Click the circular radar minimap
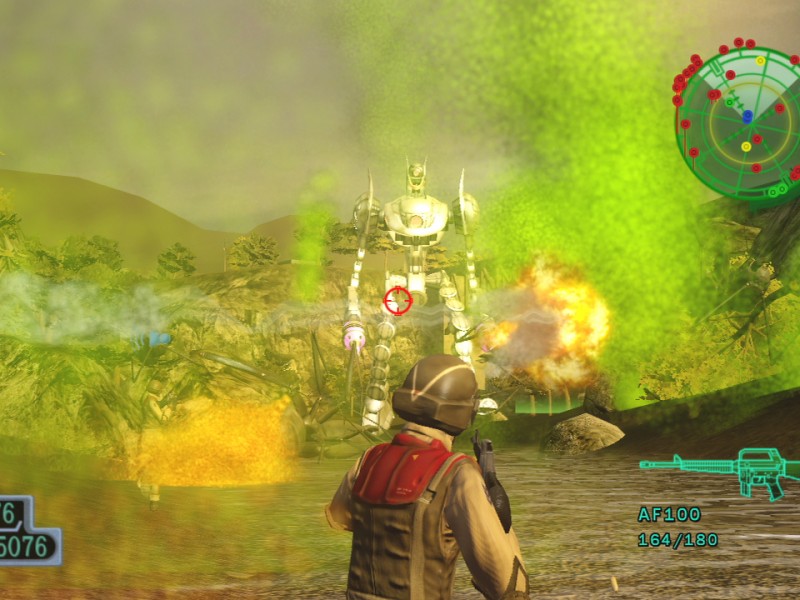The height and width of the screenshot is (600, 800). click(741, 121)
